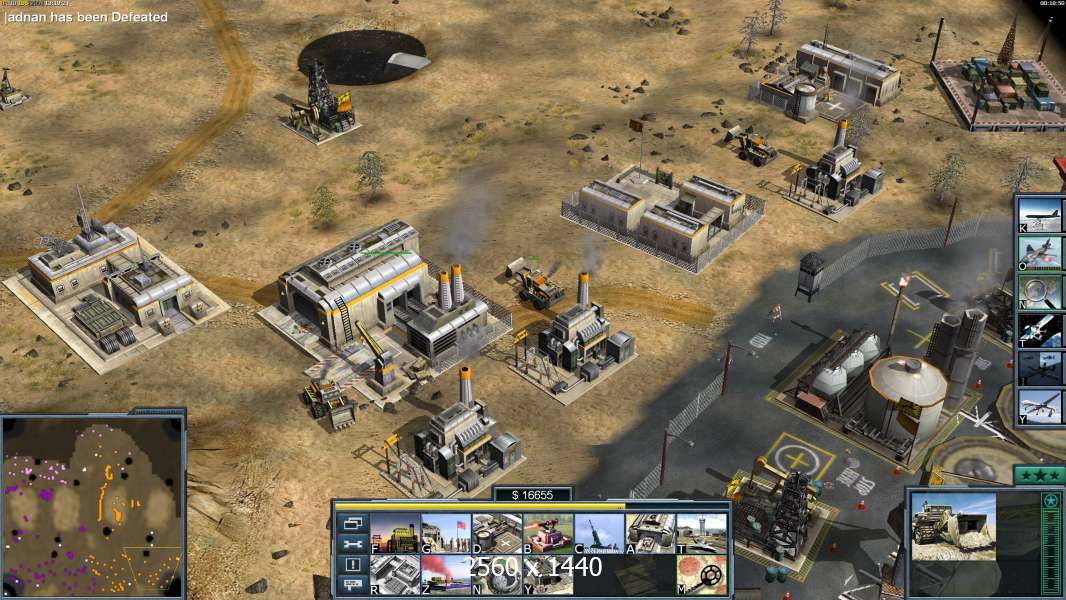Choose the Airfield build icon
Viewport: 1066px width, 600px height.
click(701, 533)
